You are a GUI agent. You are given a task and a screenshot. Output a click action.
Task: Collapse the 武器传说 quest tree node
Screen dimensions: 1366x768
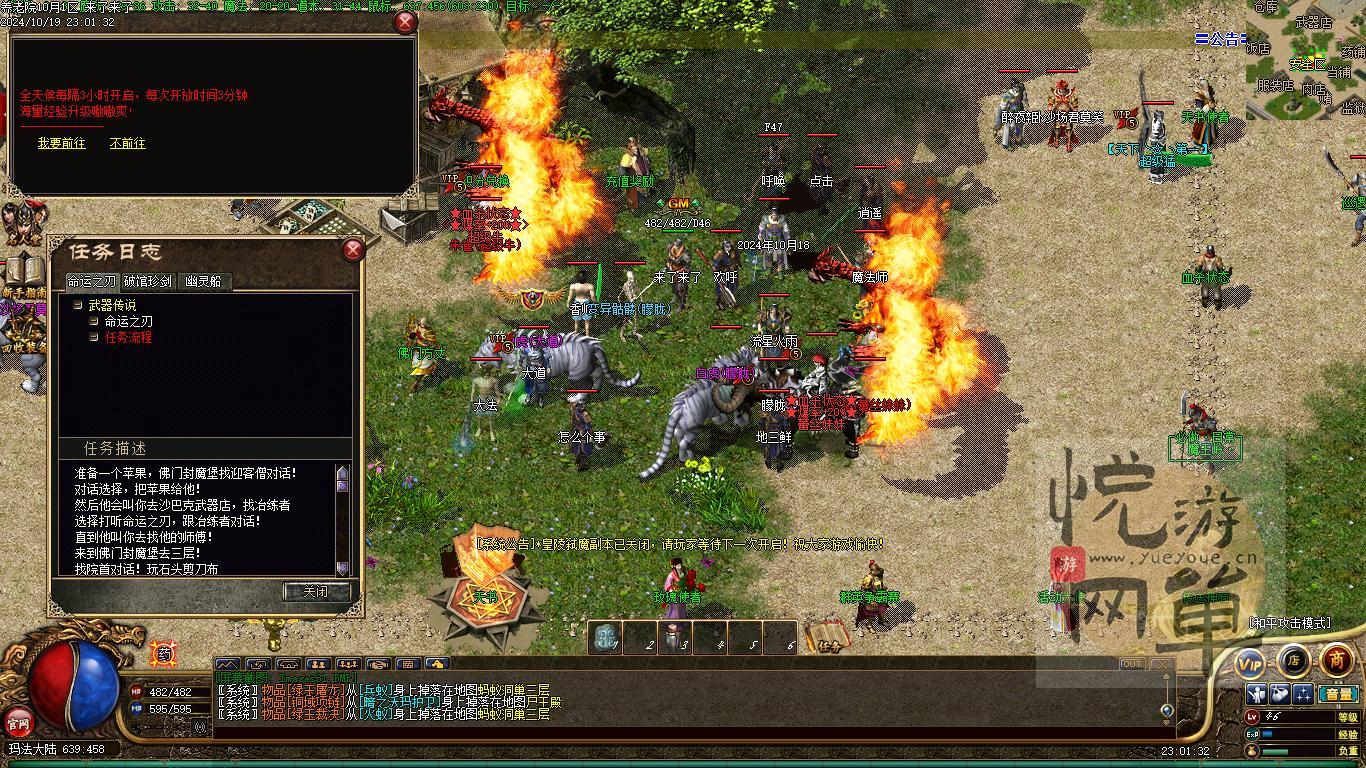tap(77, 306)
